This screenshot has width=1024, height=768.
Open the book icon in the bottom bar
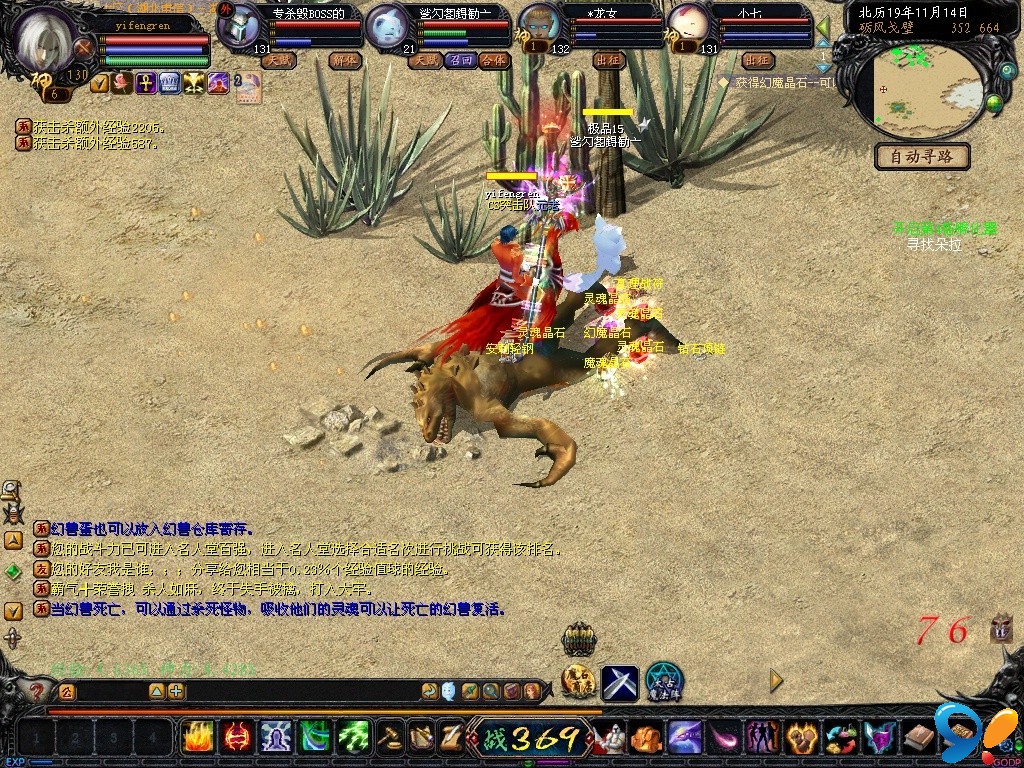point(918,738)
